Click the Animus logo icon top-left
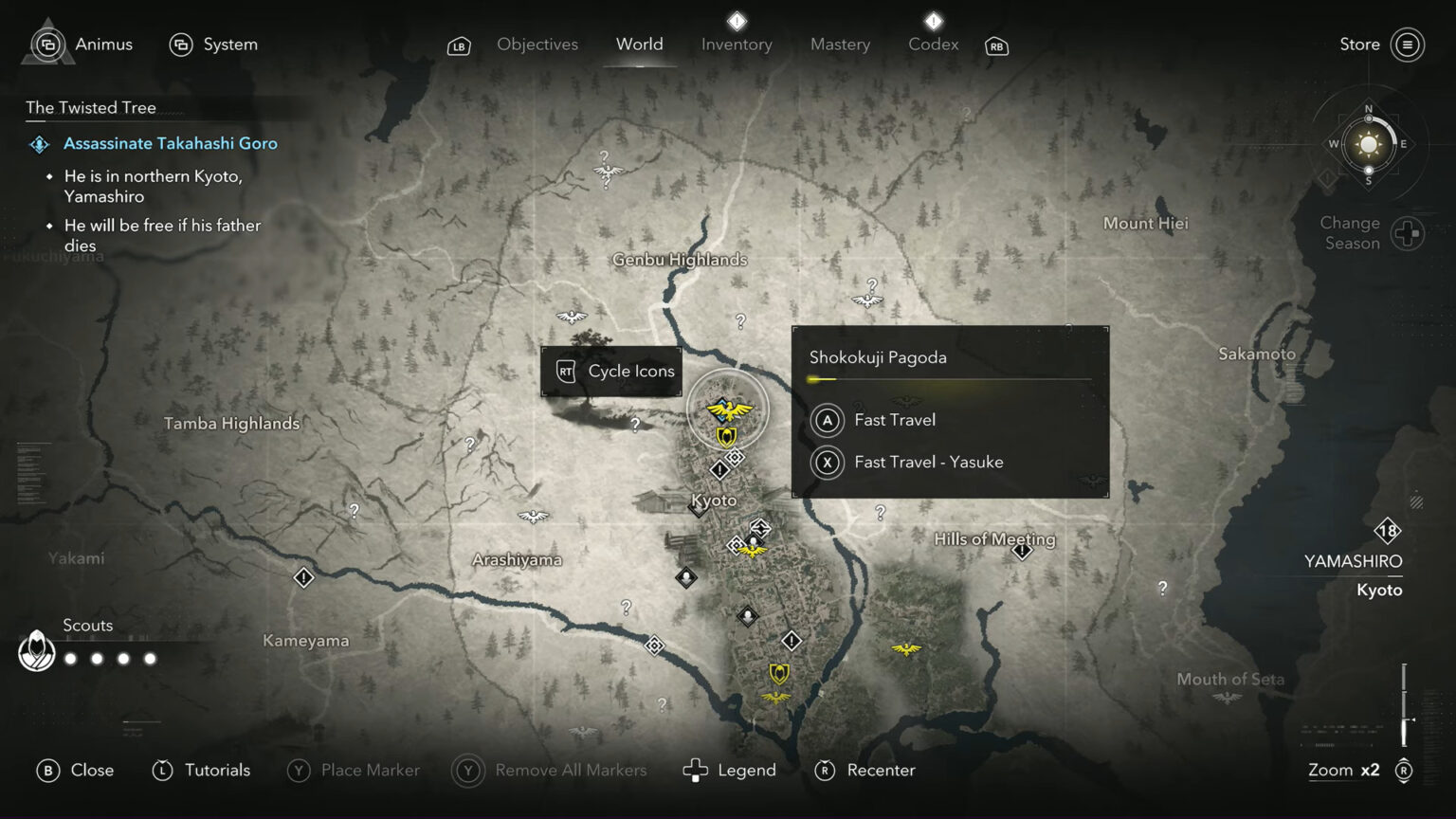The image size is (1456, 819). [46, 45]
